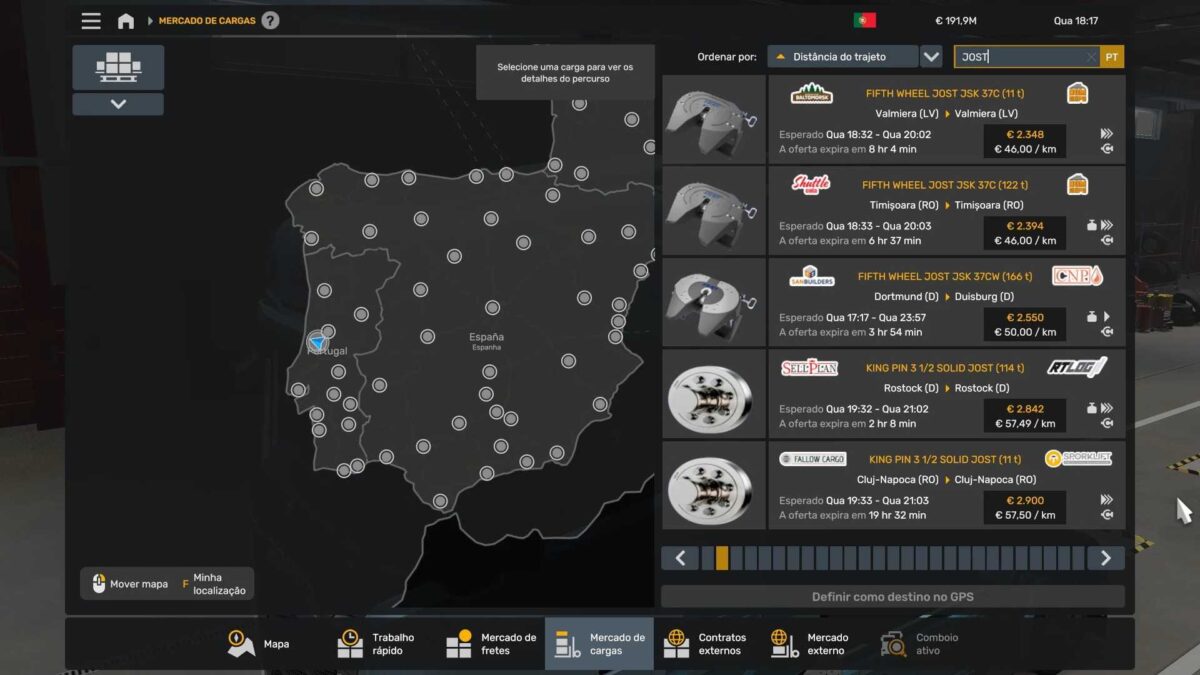
Task: Switch to the Mapa tab
Action: tap(260, 644)
